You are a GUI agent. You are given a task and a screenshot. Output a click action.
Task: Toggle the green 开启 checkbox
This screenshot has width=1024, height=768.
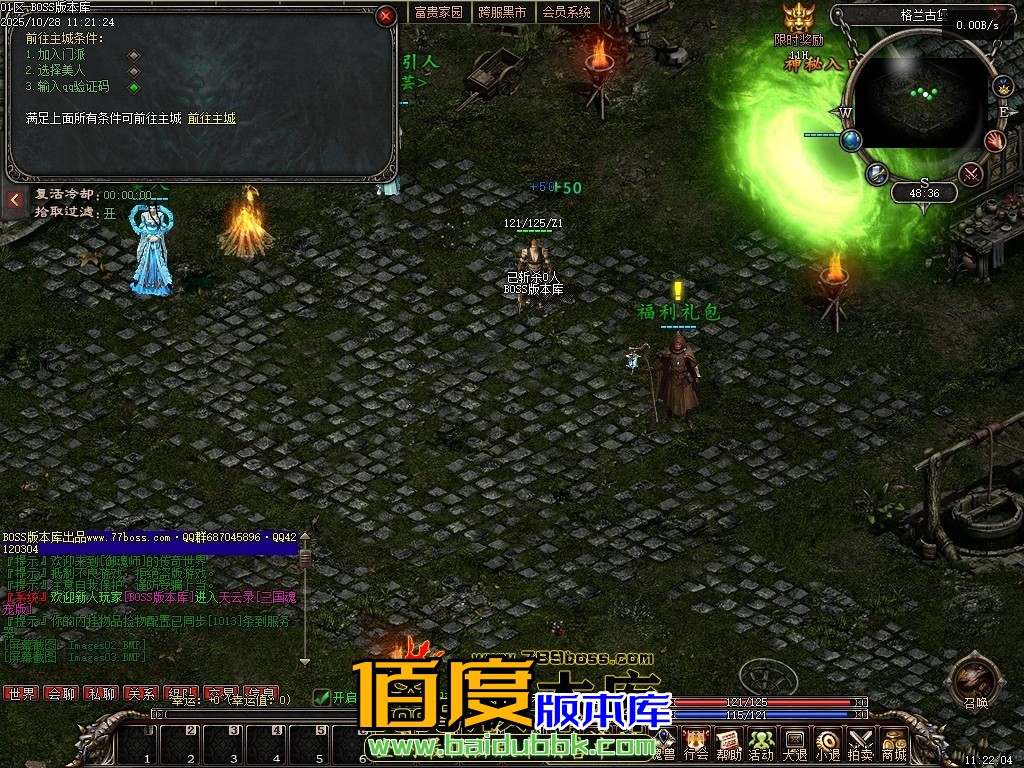pyautogui.click(x=321, y=697)
